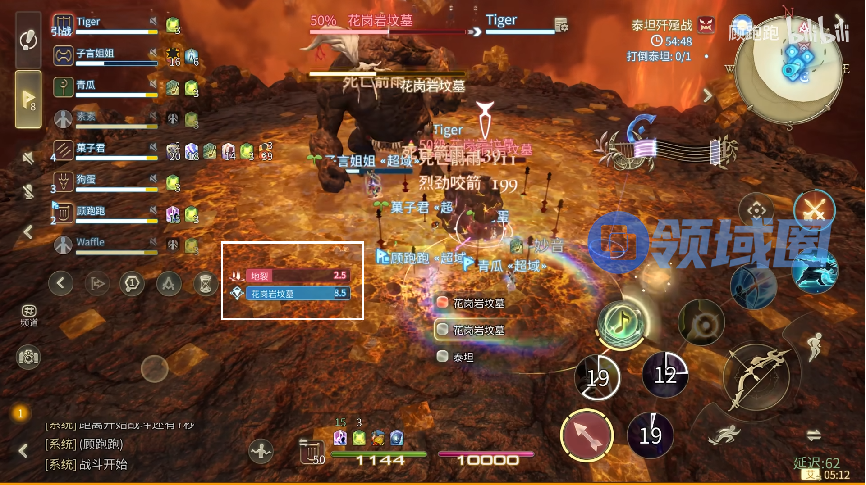866x485 pixels.
Task: Open the camera screenshot button
Action: pos(28,355)
